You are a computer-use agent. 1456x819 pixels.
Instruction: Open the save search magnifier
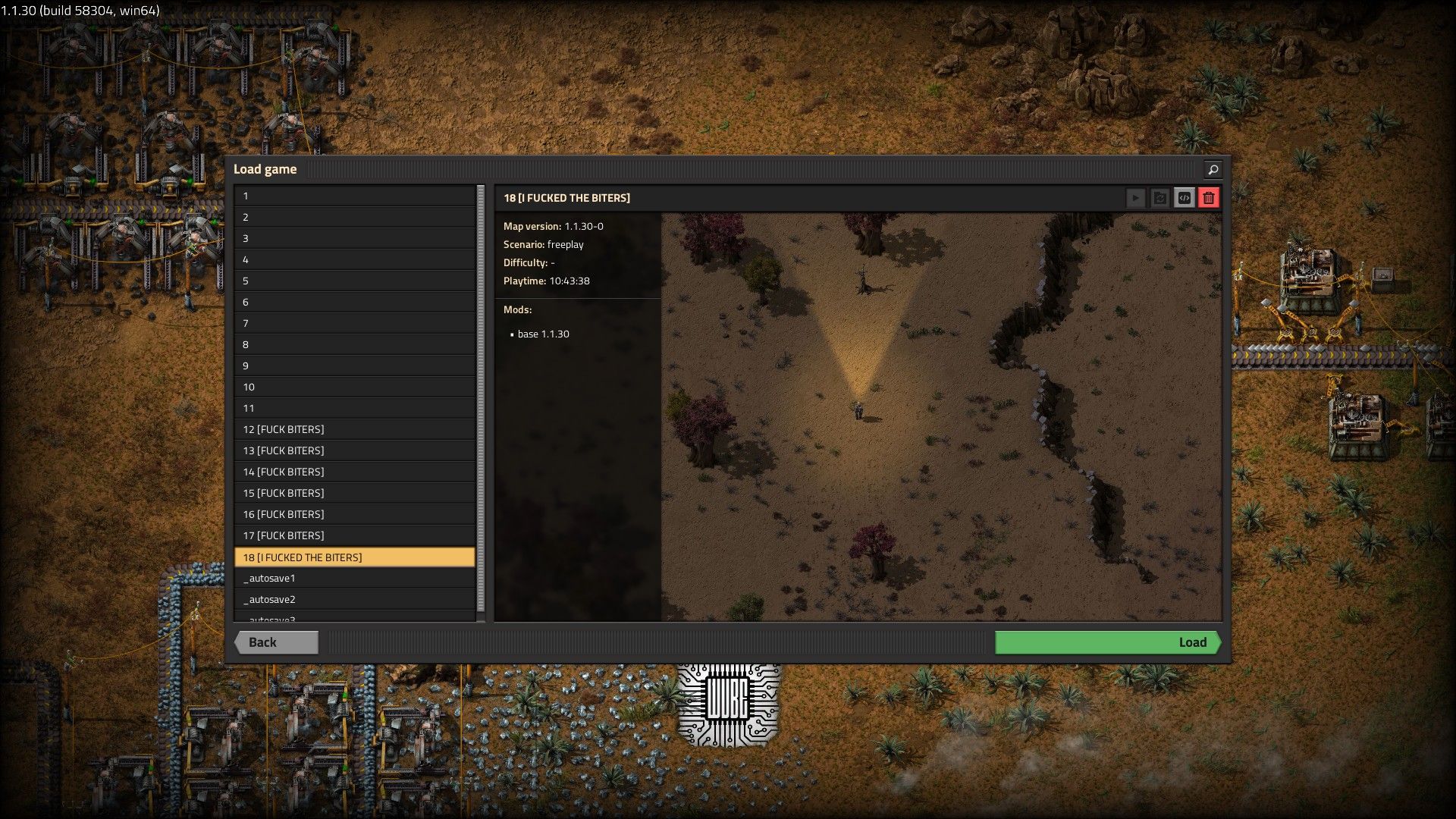coord(1212,169)
